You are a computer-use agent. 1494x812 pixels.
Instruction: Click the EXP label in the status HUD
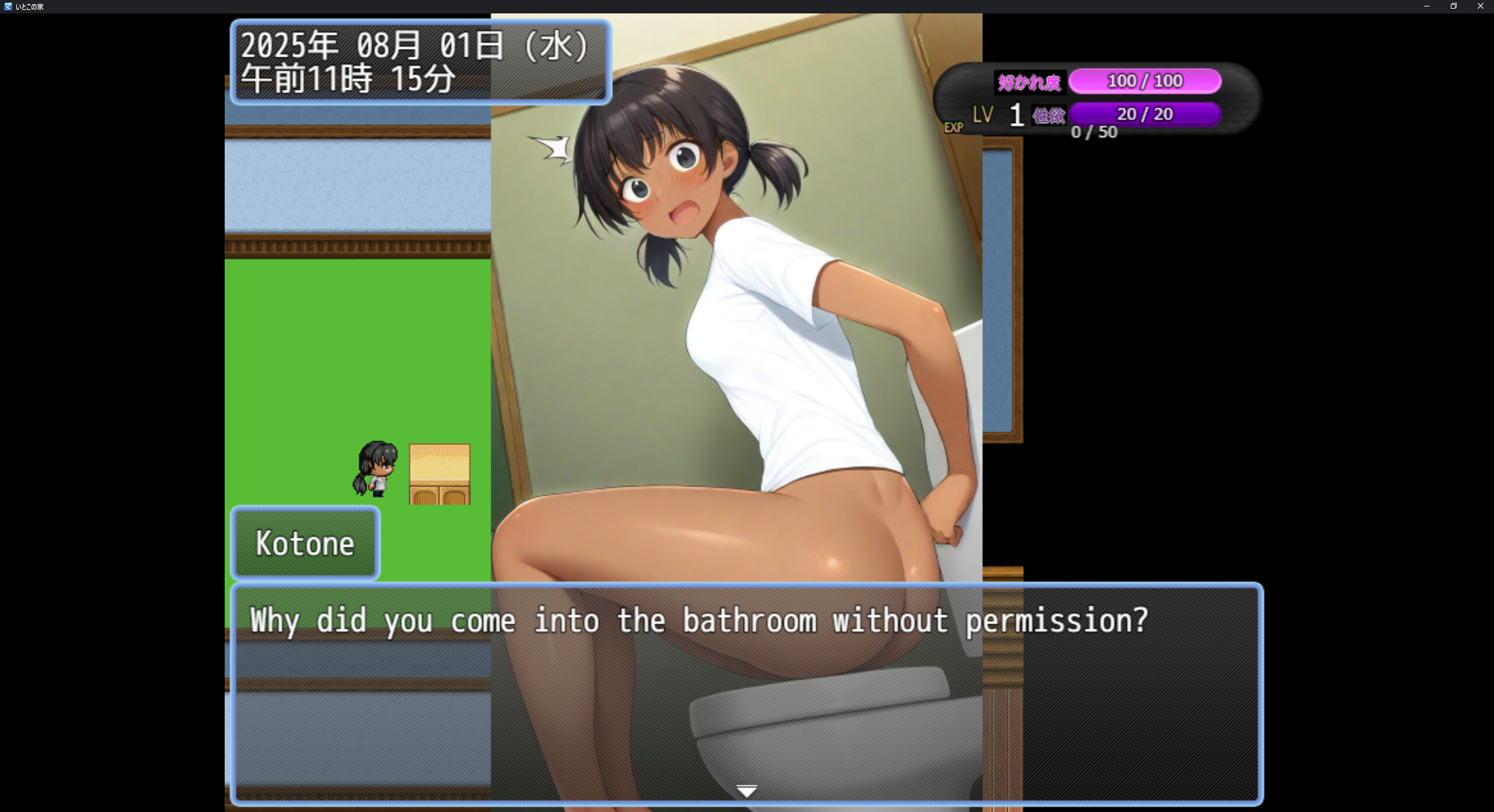tap(954, 127)
